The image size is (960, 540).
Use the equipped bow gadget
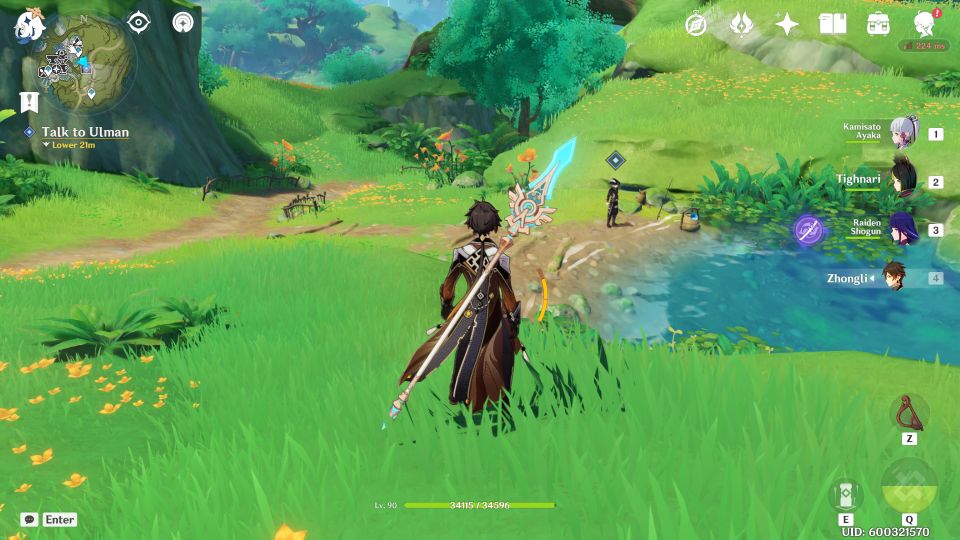909,413
